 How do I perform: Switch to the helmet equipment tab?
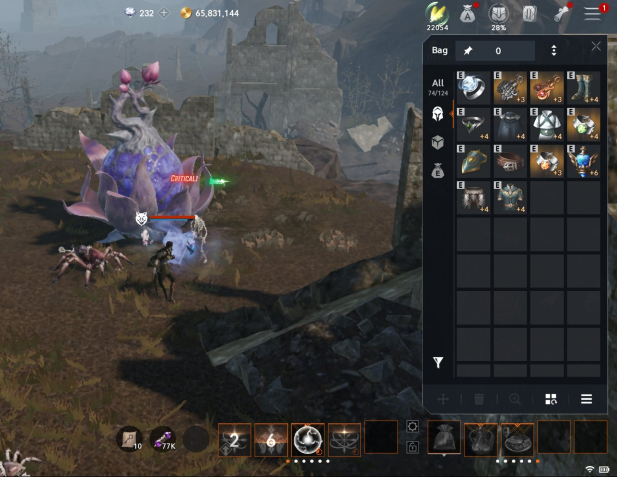point(438,114)
